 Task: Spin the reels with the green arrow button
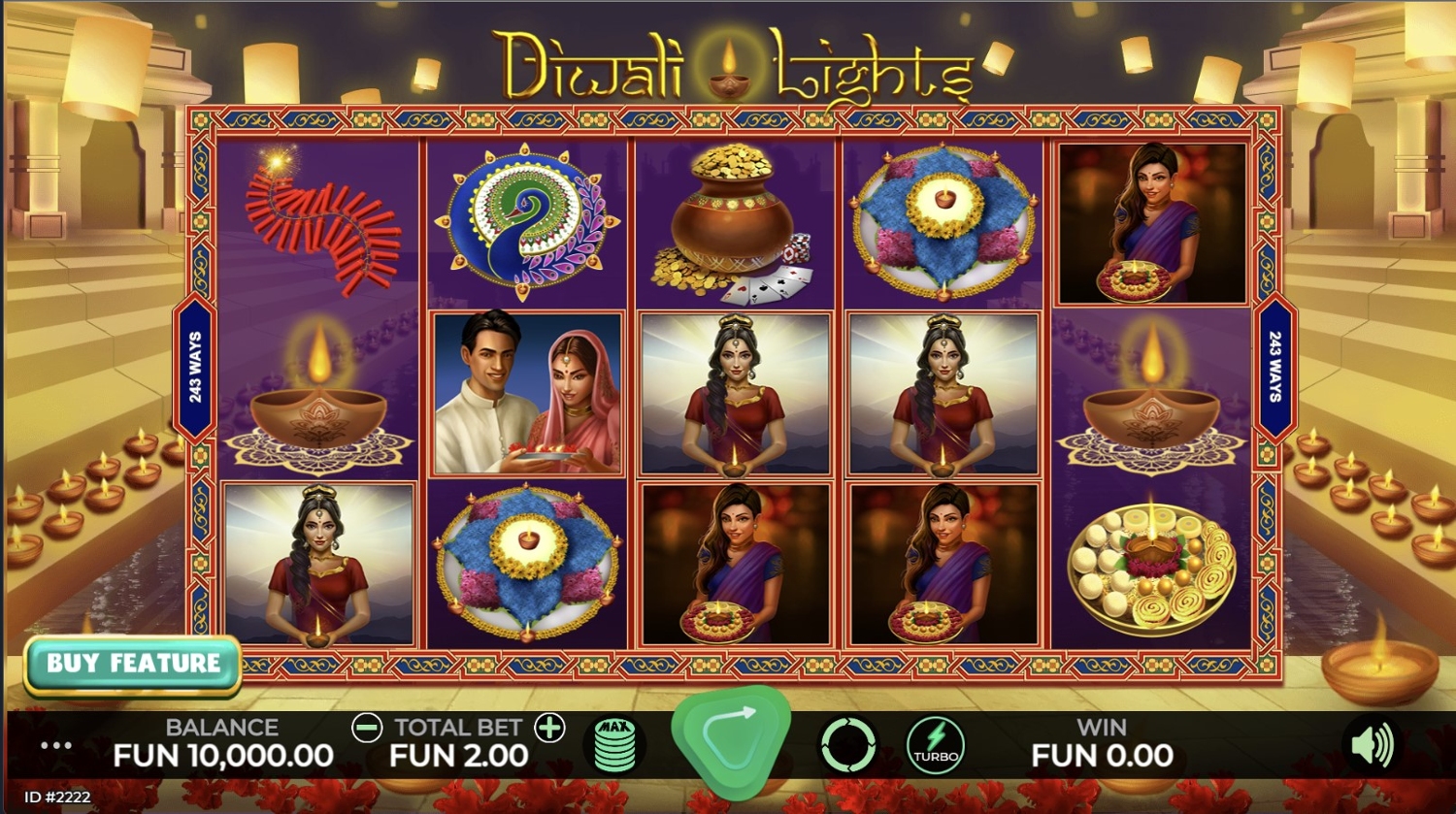(x=732, y=742)
